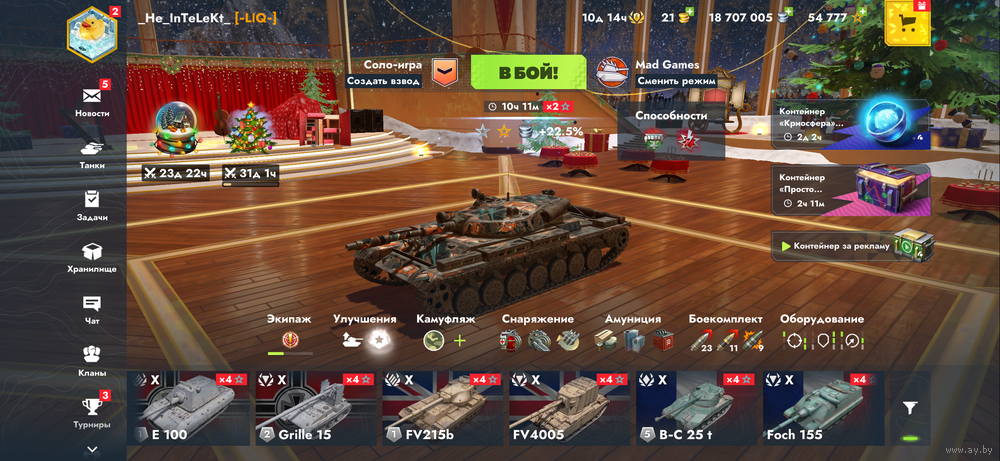
Task: Open the tank carousel filter
Action: pos(910,408)
